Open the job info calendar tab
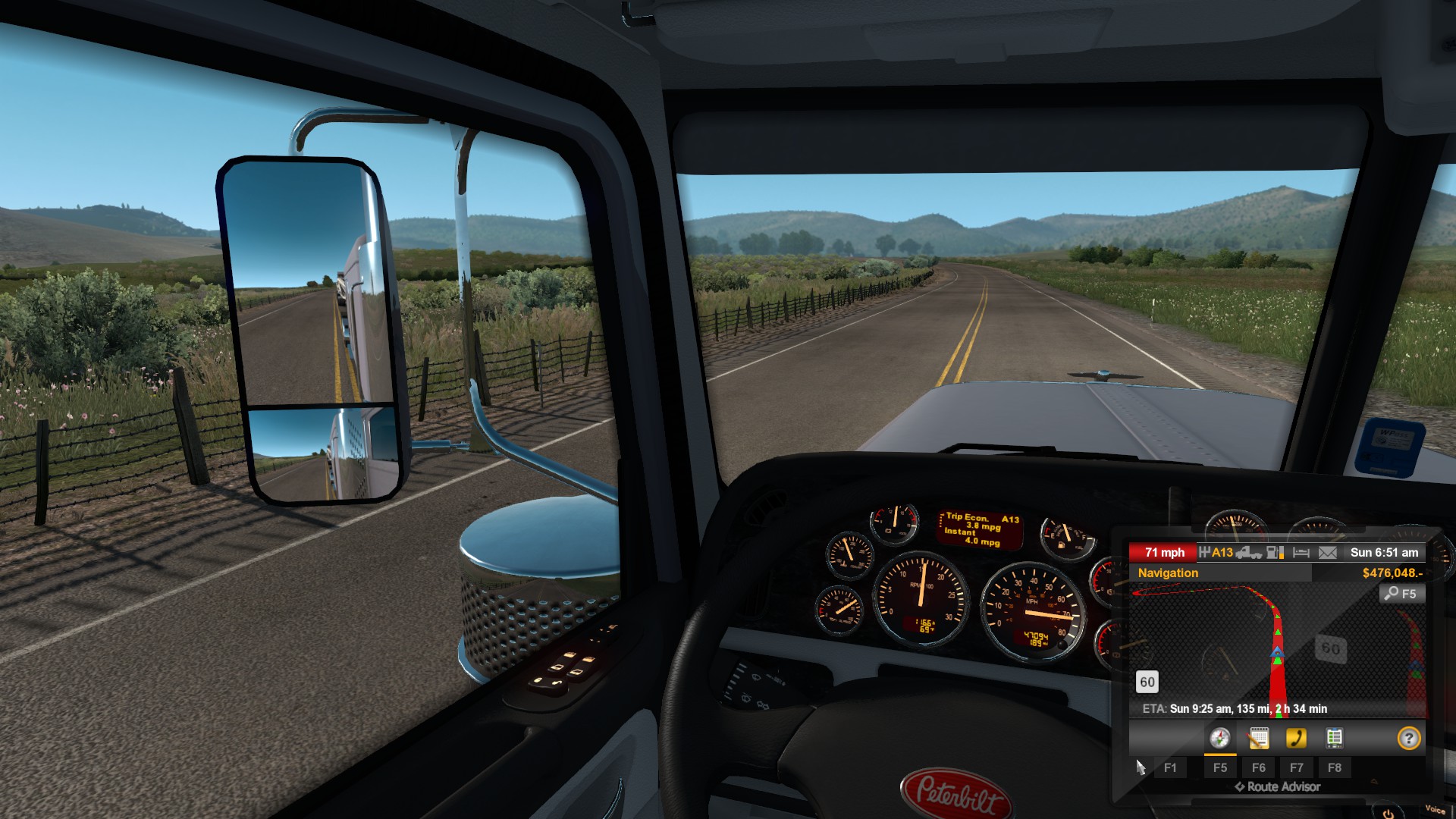 pos(1258,738)
